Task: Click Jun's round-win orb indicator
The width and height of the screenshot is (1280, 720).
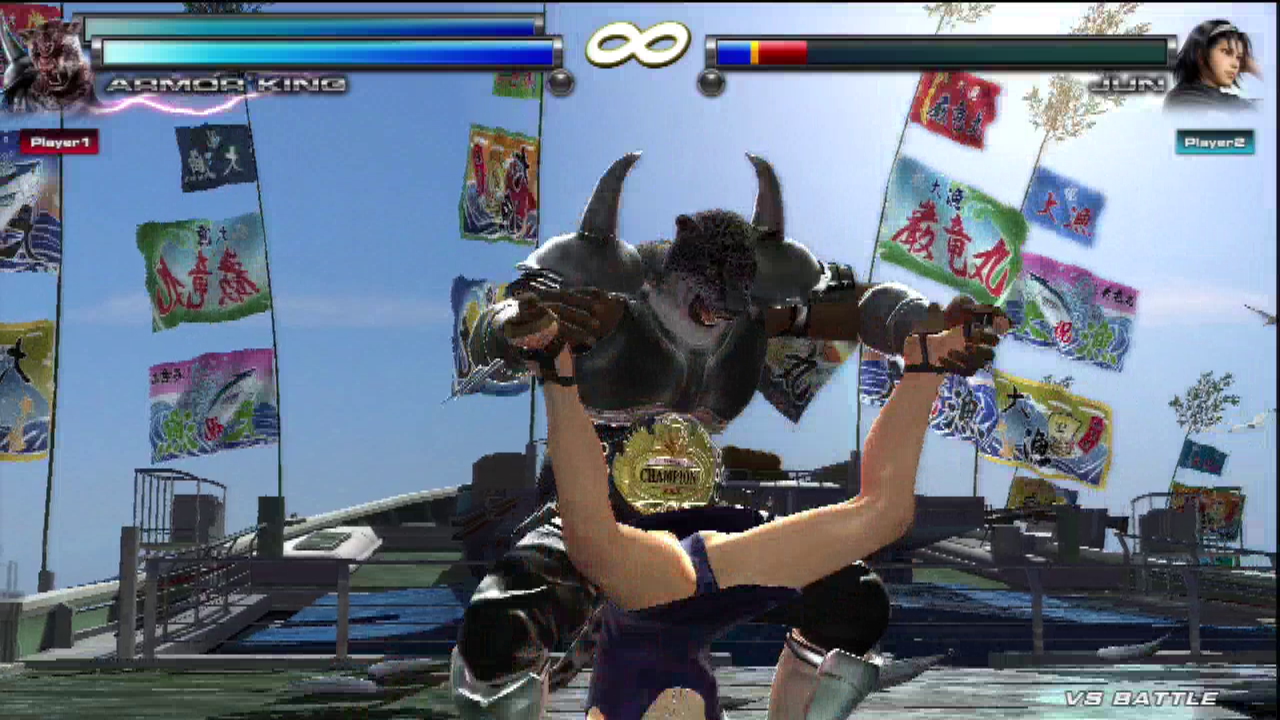Action: [710, 84]
